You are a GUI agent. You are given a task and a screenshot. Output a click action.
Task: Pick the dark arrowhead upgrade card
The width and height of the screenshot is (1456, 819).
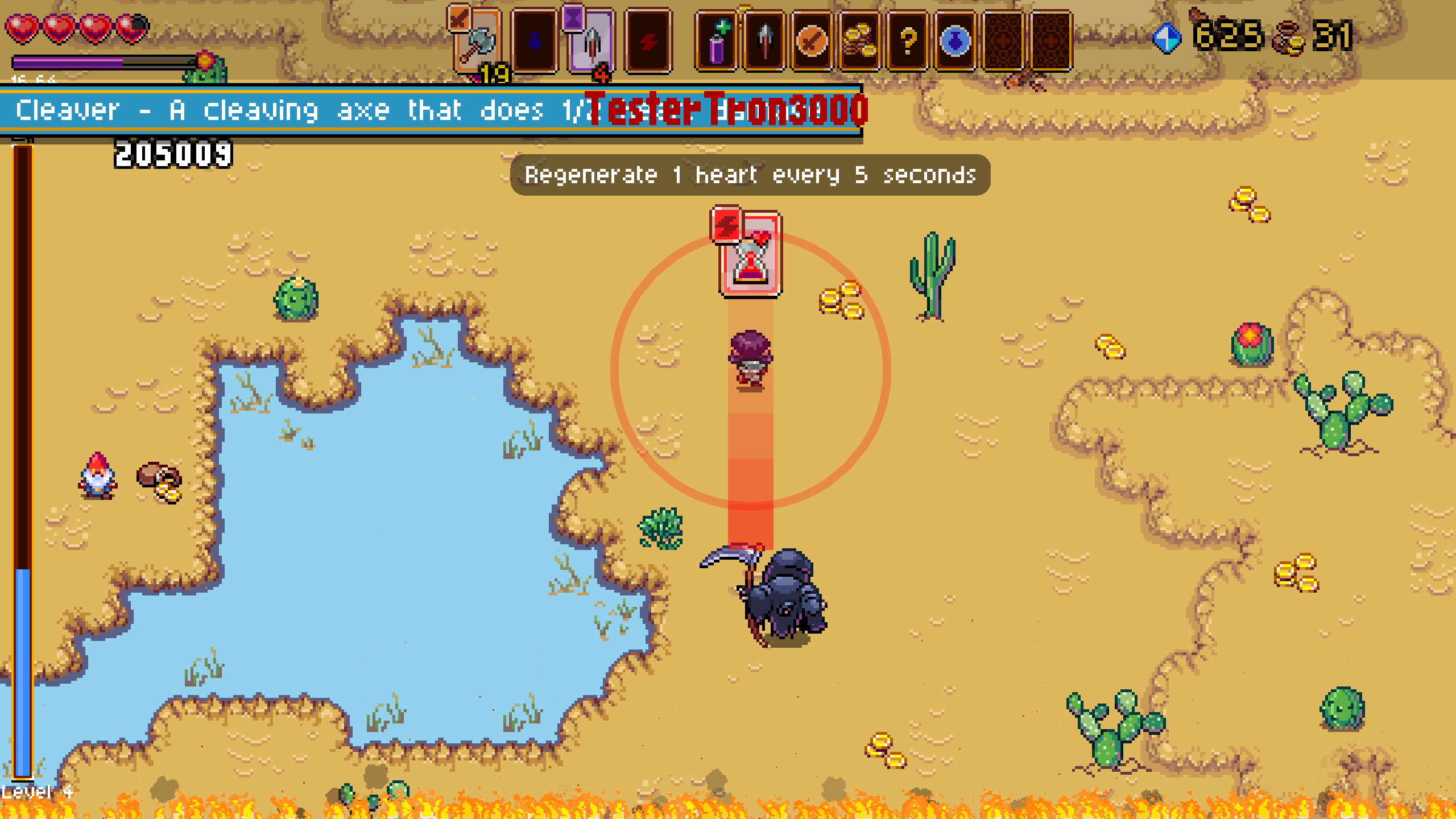764,41
